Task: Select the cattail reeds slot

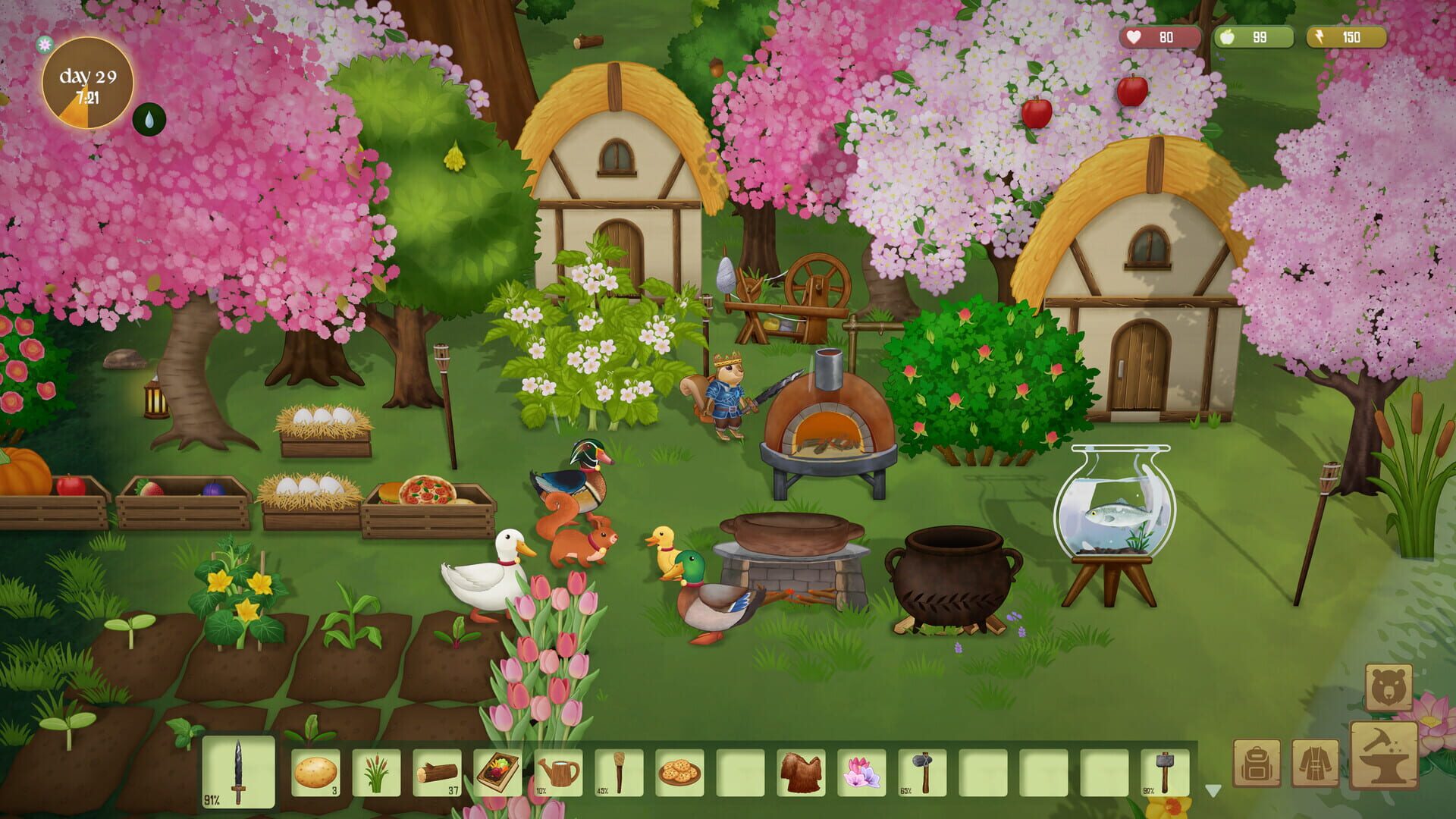Action: pos(376,773)
